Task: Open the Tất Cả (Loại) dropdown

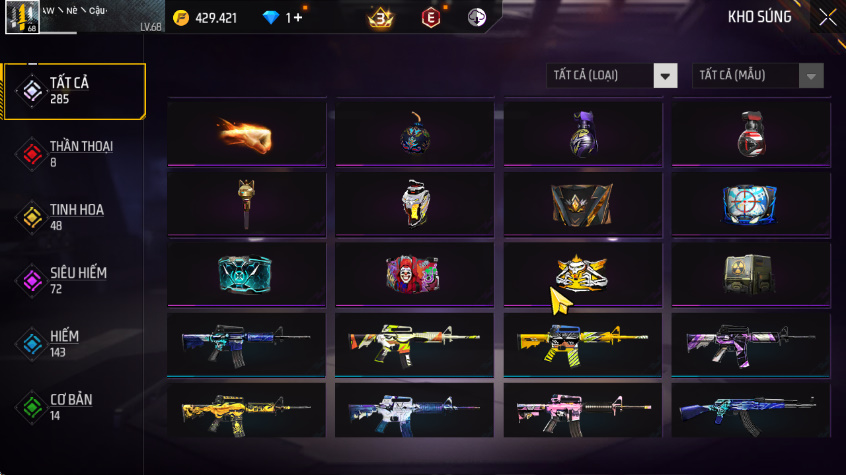Action: click(612, 76)
